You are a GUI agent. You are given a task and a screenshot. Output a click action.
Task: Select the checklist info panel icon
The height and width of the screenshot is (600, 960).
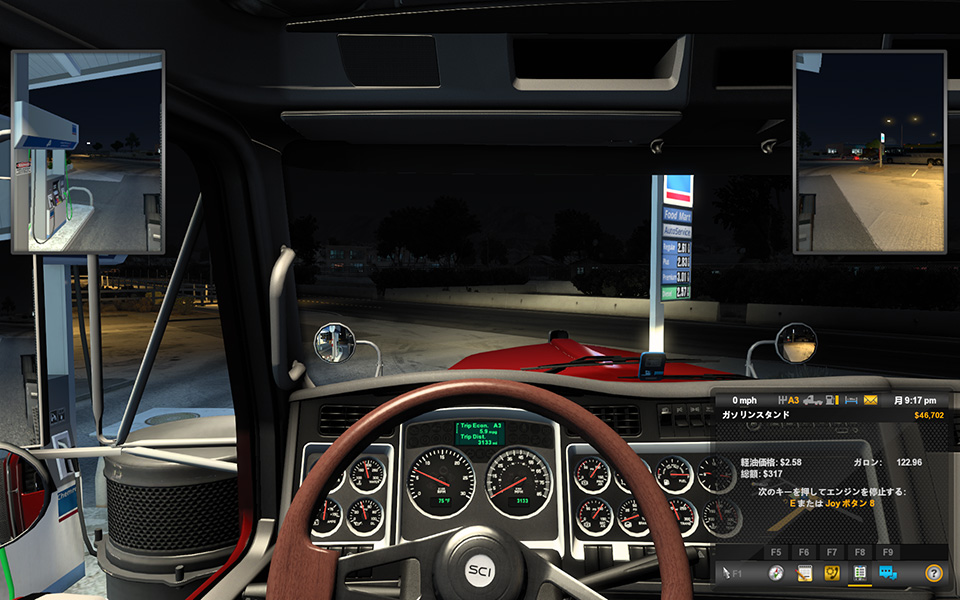858,574
